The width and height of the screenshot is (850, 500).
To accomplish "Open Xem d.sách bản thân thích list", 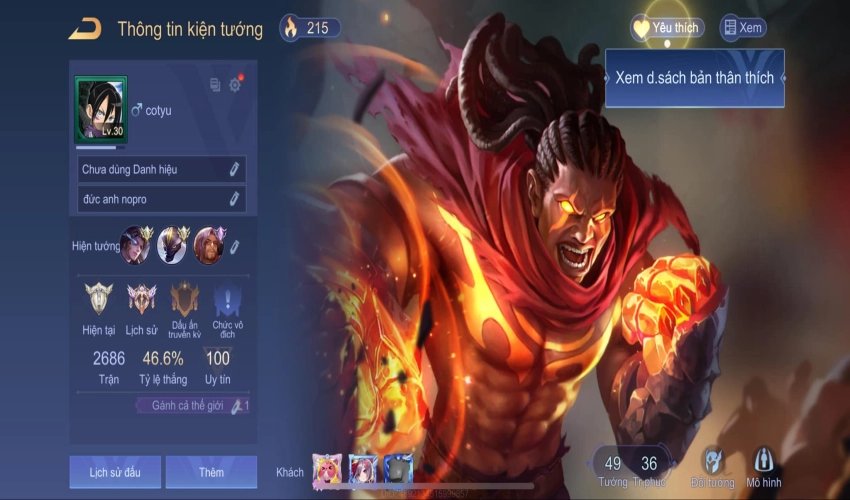I will [694, 78].
